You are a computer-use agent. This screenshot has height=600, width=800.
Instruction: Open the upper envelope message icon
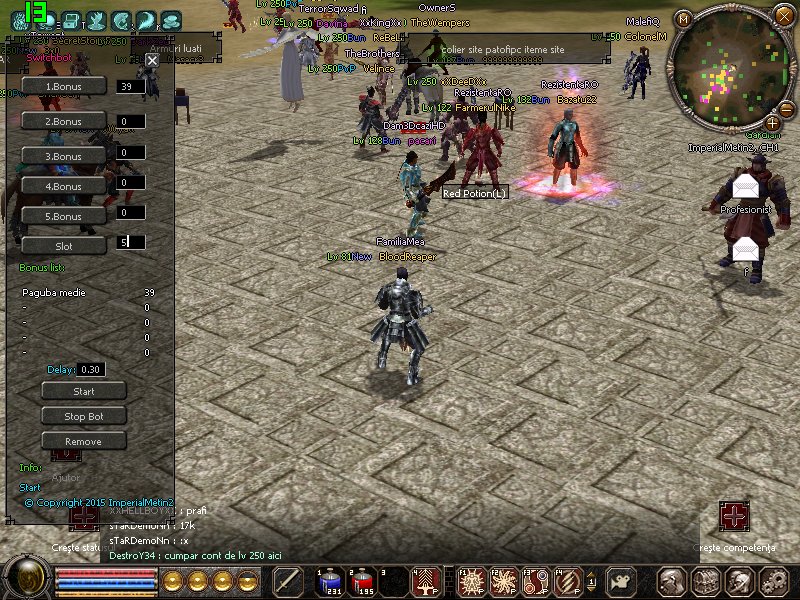pos(745,187)
